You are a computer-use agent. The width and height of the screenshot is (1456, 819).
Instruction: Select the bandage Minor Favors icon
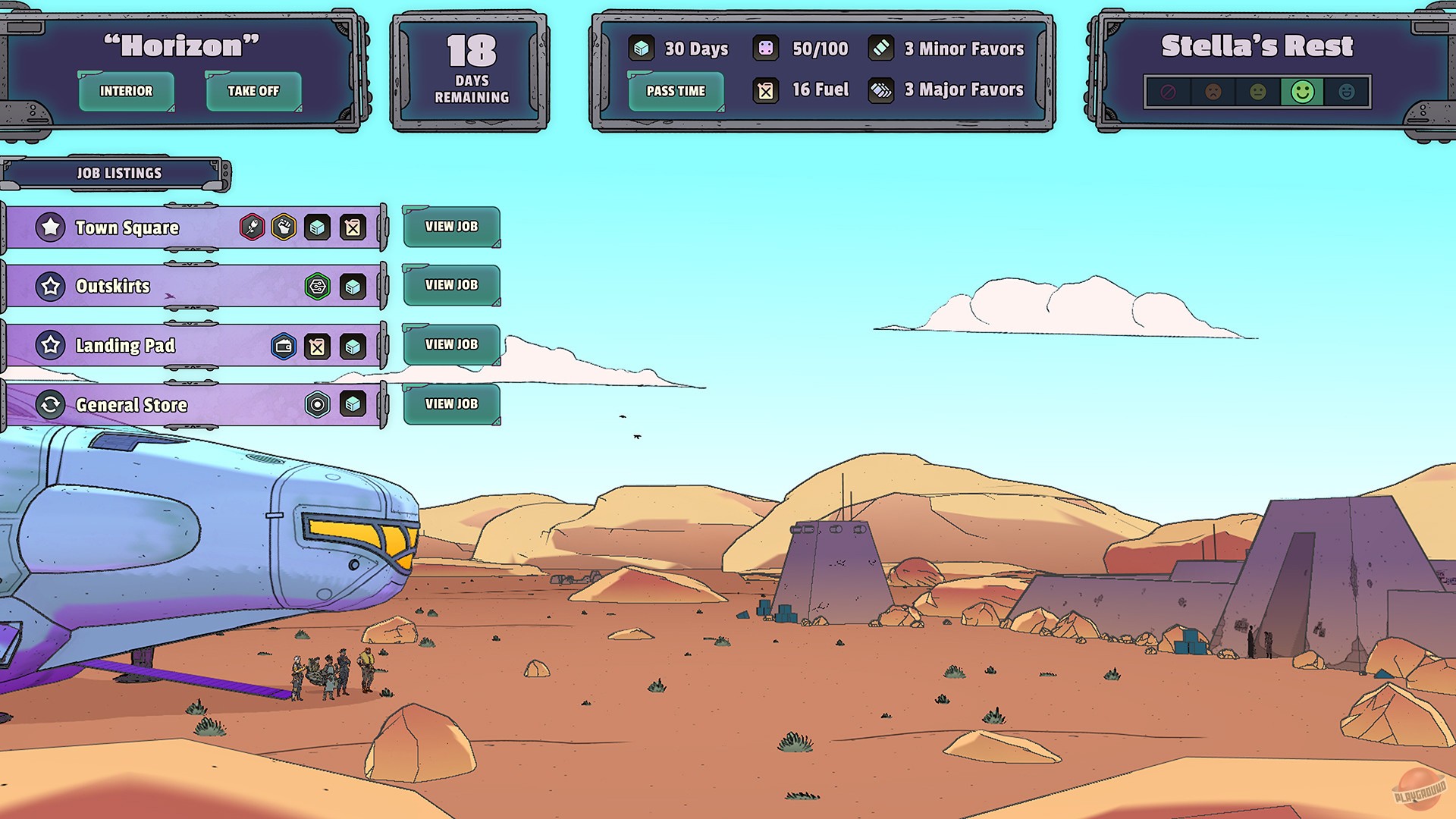pyautogui.click(x=882, y=49)
